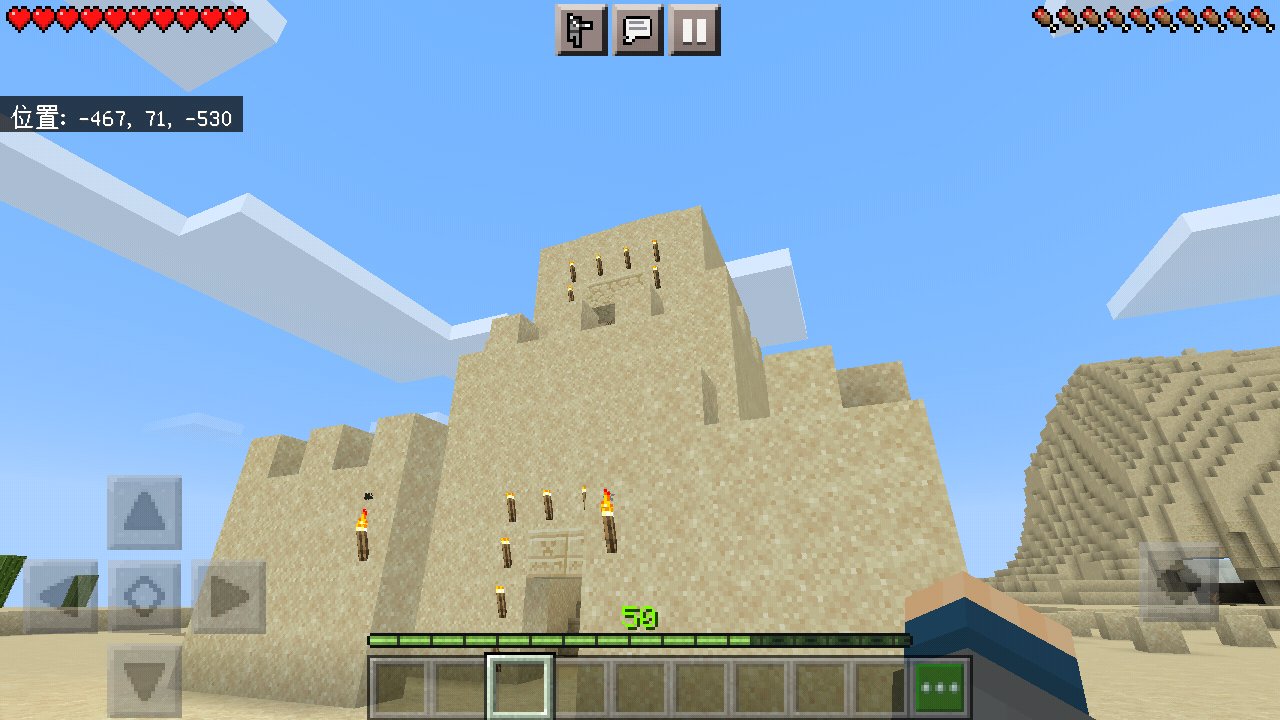This screenshot has width=1280, height=720.
Task: Tap the position coordinates display
Action: point(120,116)
